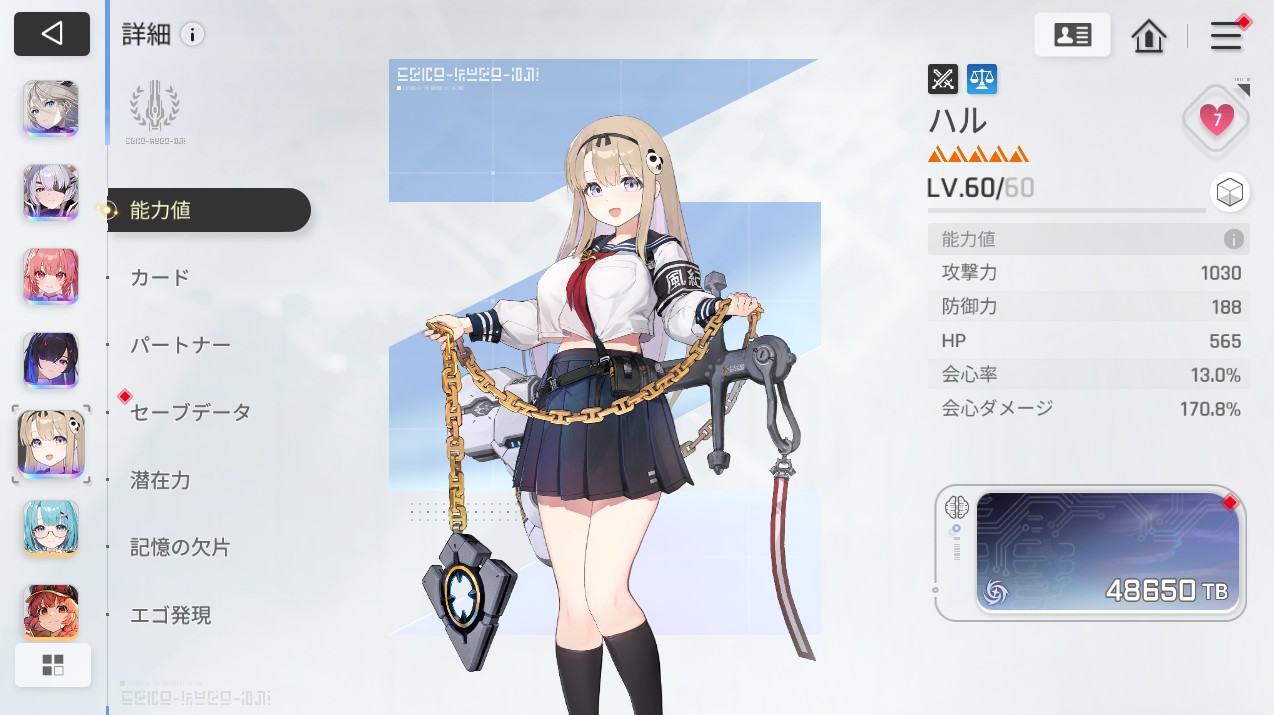Switch to the カード tab
This screenshot has height=715, width=1274.
pyautogui.click(x=160, y=277)
